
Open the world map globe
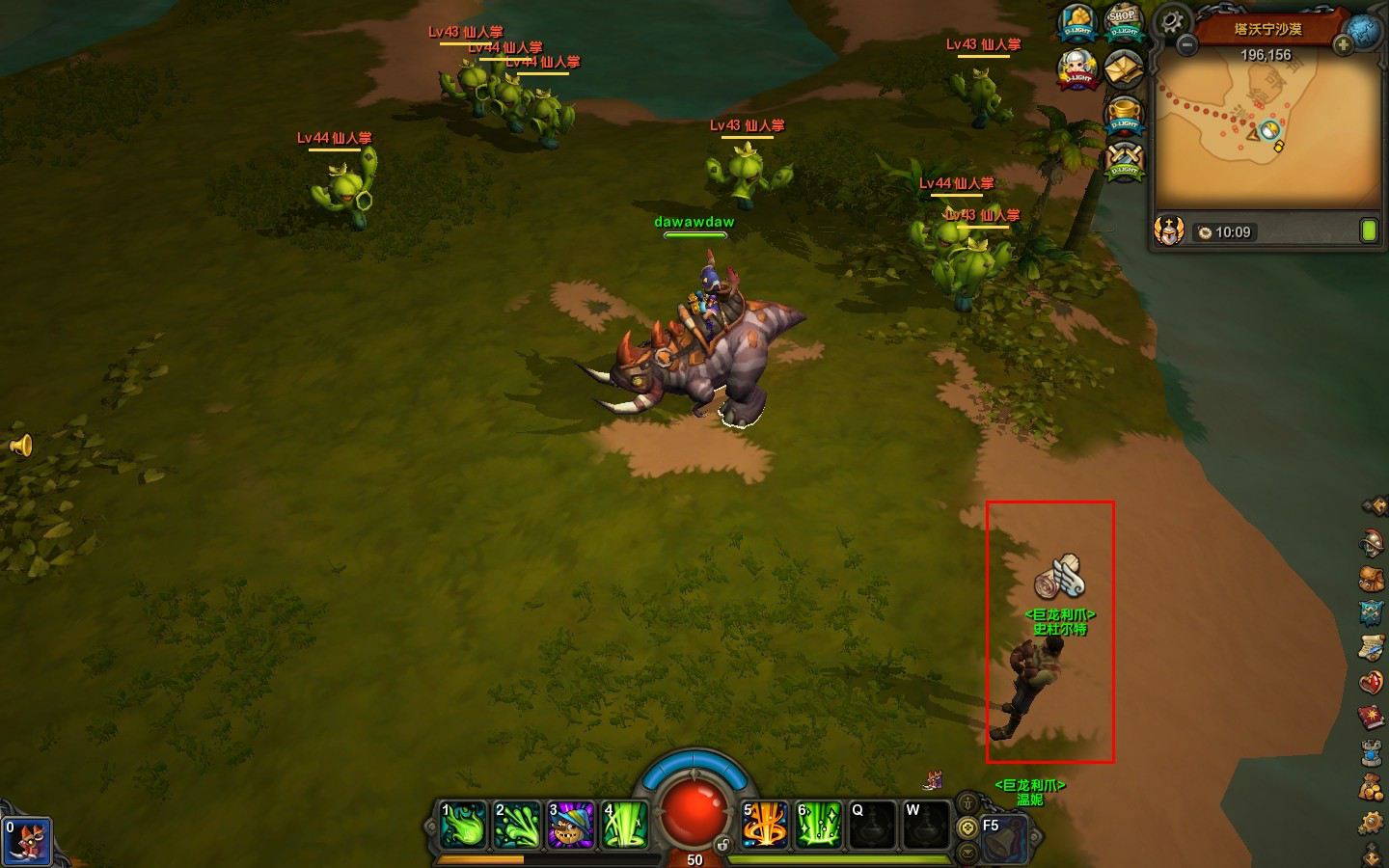pyautogui.click(x=1365, y=30)
